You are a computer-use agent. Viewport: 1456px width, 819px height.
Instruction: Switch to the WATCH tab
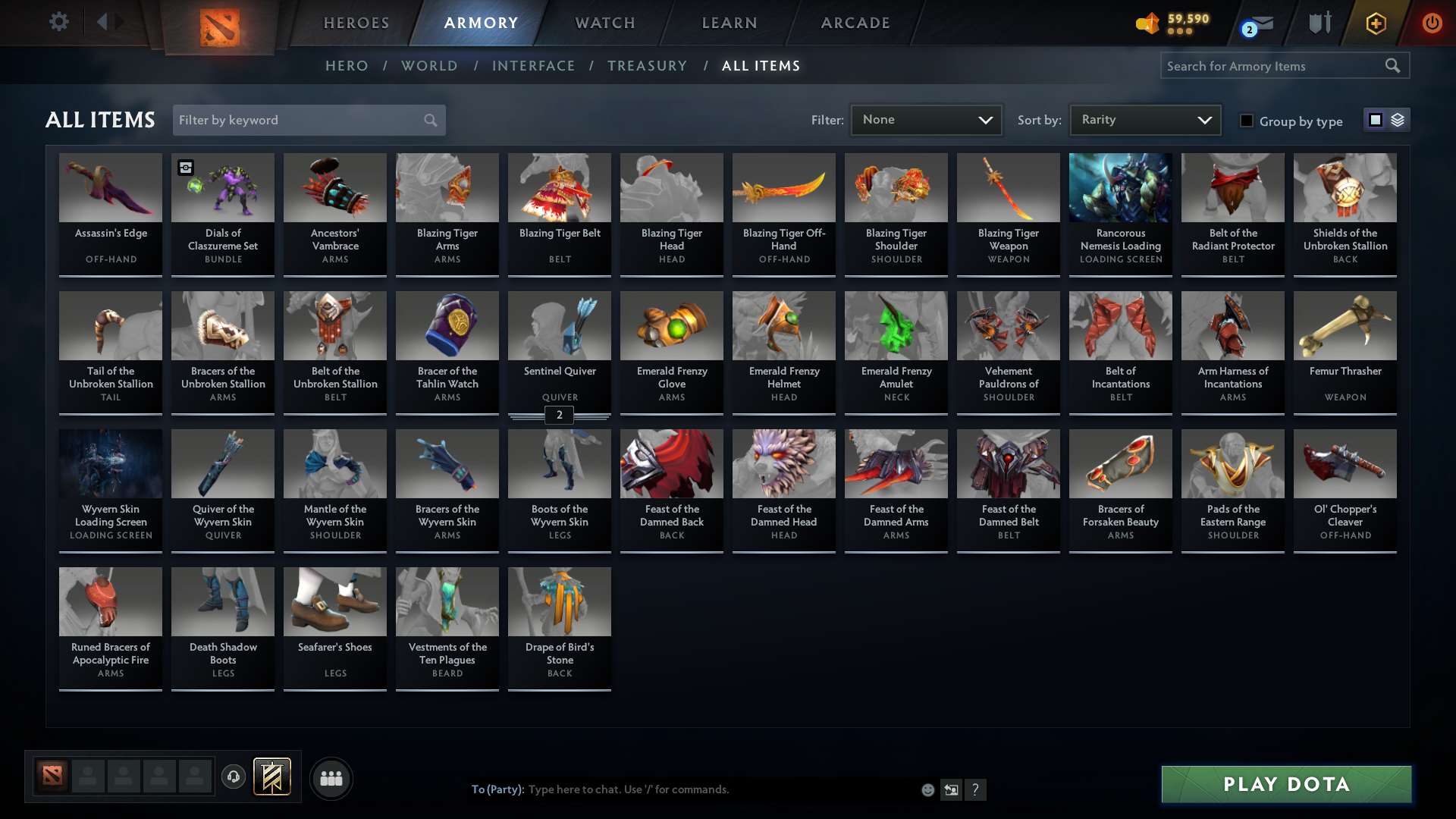click(604, 23)
